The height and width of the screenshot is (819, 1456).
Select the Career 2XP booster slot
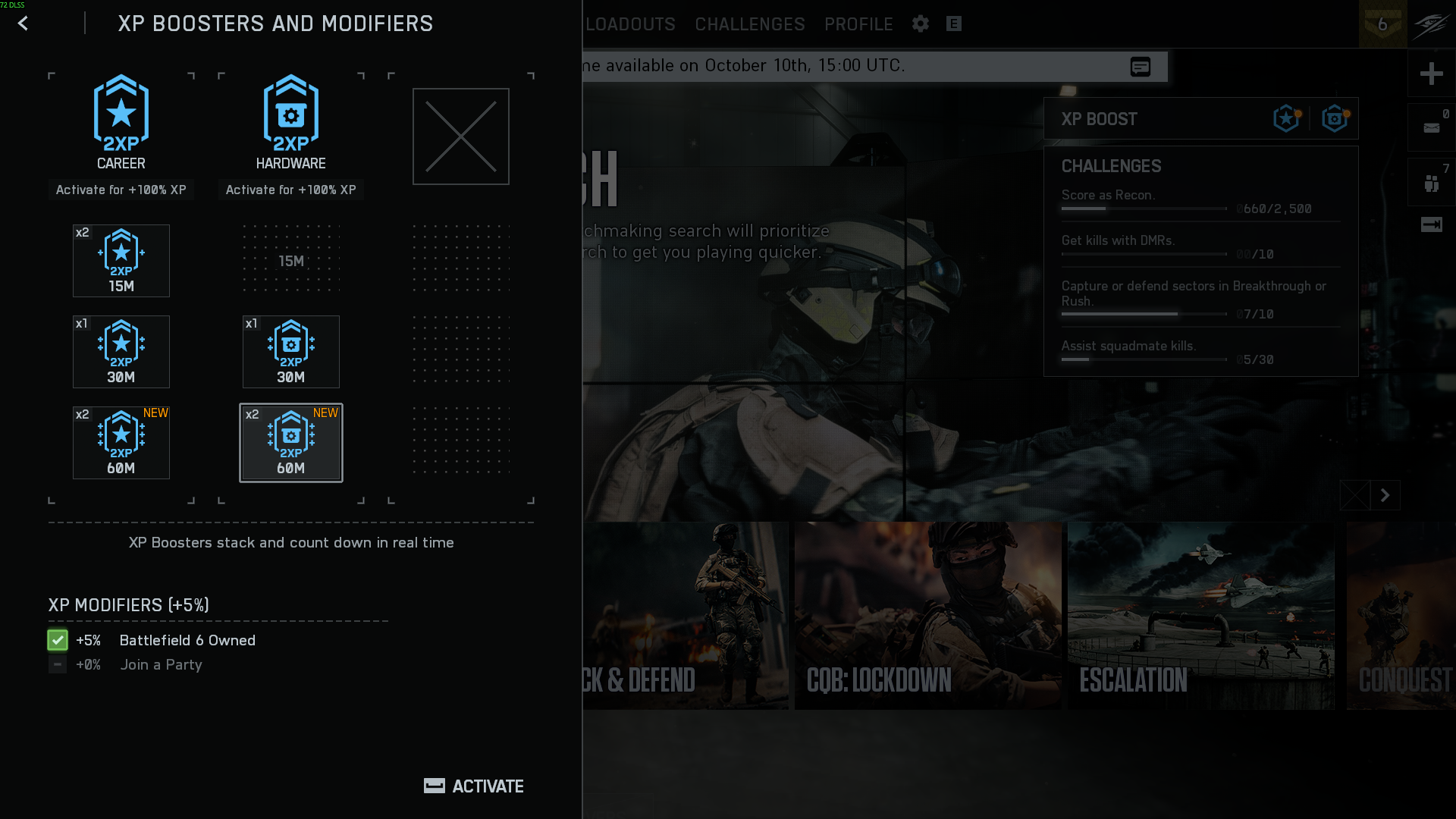point(121,121)
